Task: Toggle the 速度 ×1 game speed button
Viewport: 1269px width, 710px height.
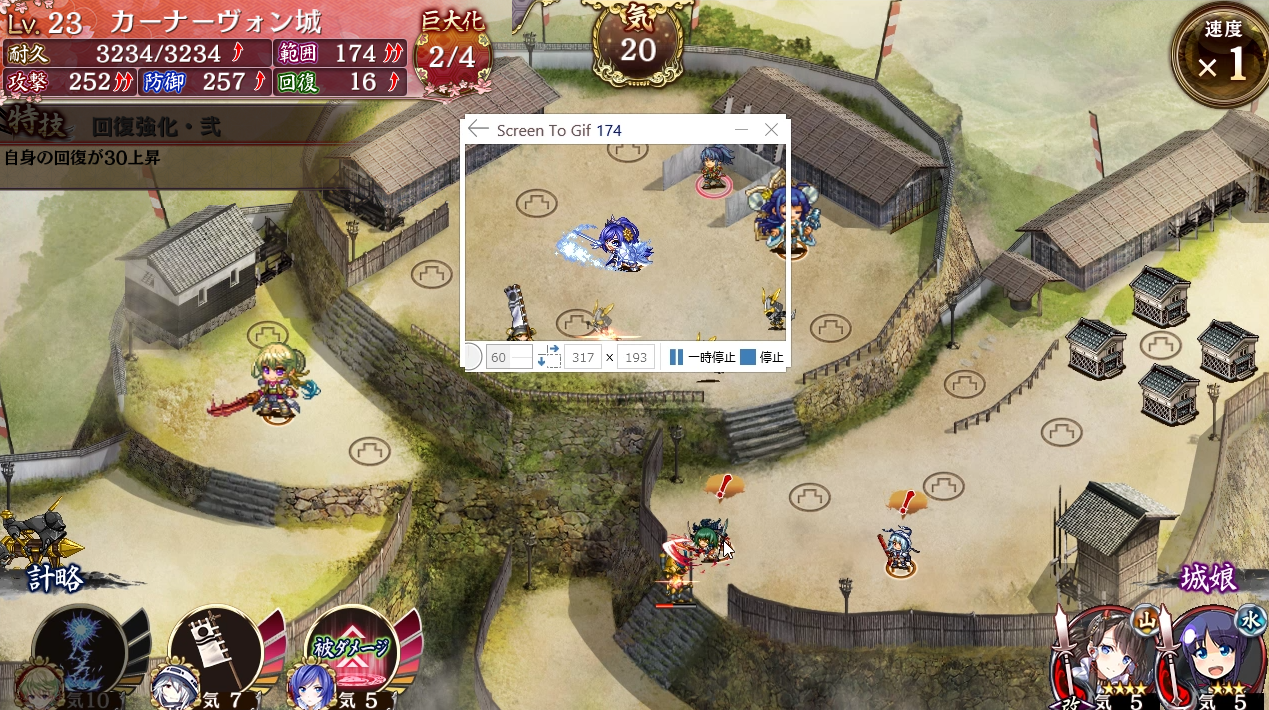Action: pos(1220,55)
